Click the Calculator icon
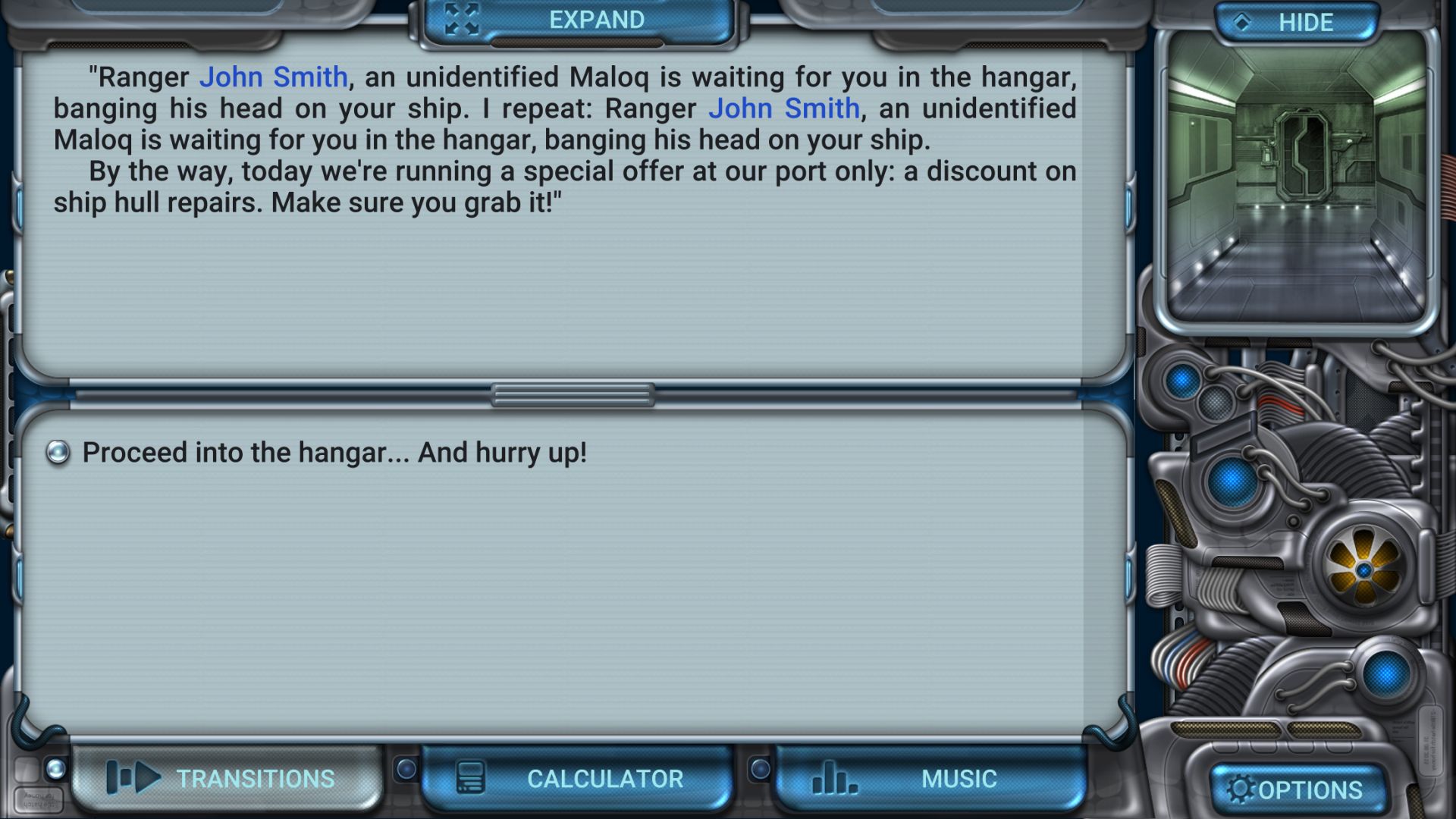The image size is (1456, 819). (469, 777)
